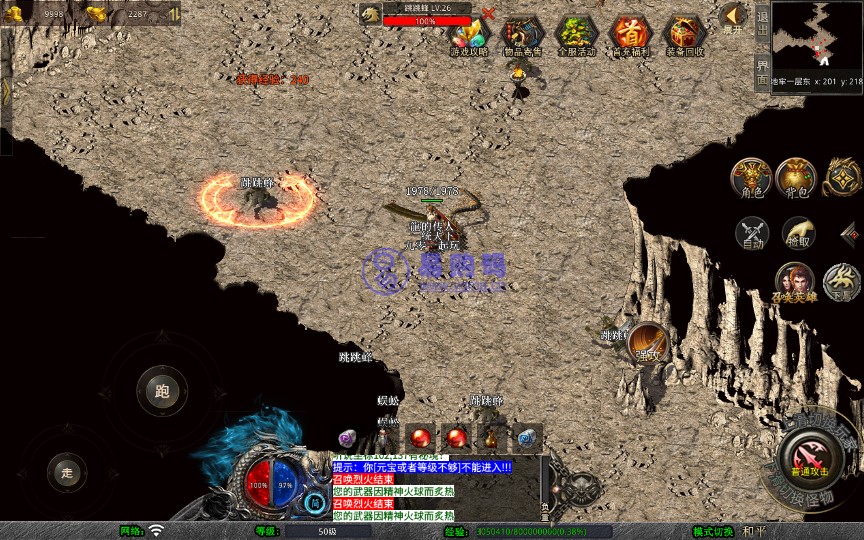Use the 强攻 strong attack skill

pos(648,342)
